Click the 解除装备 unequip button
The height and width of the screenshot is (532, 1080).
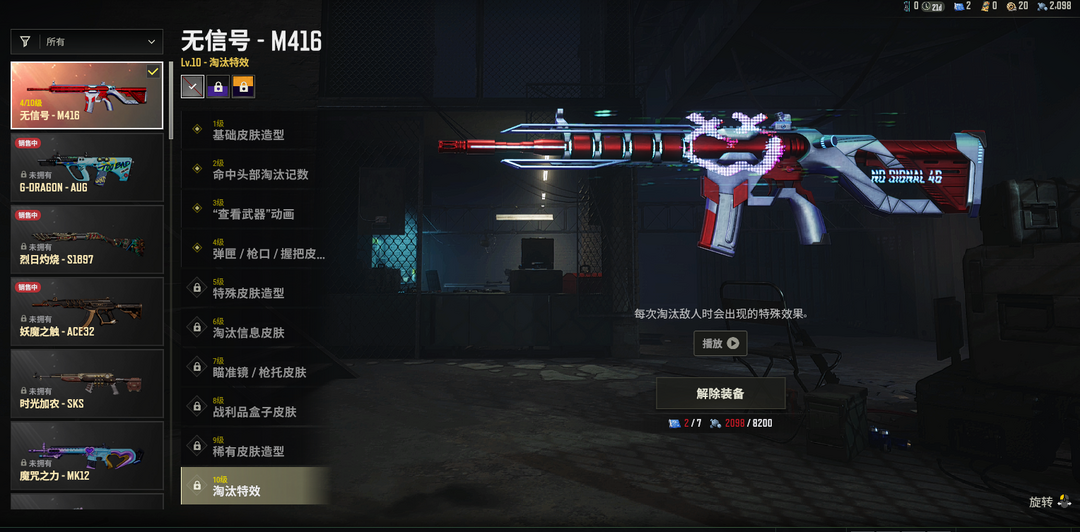tap(720, 393)
